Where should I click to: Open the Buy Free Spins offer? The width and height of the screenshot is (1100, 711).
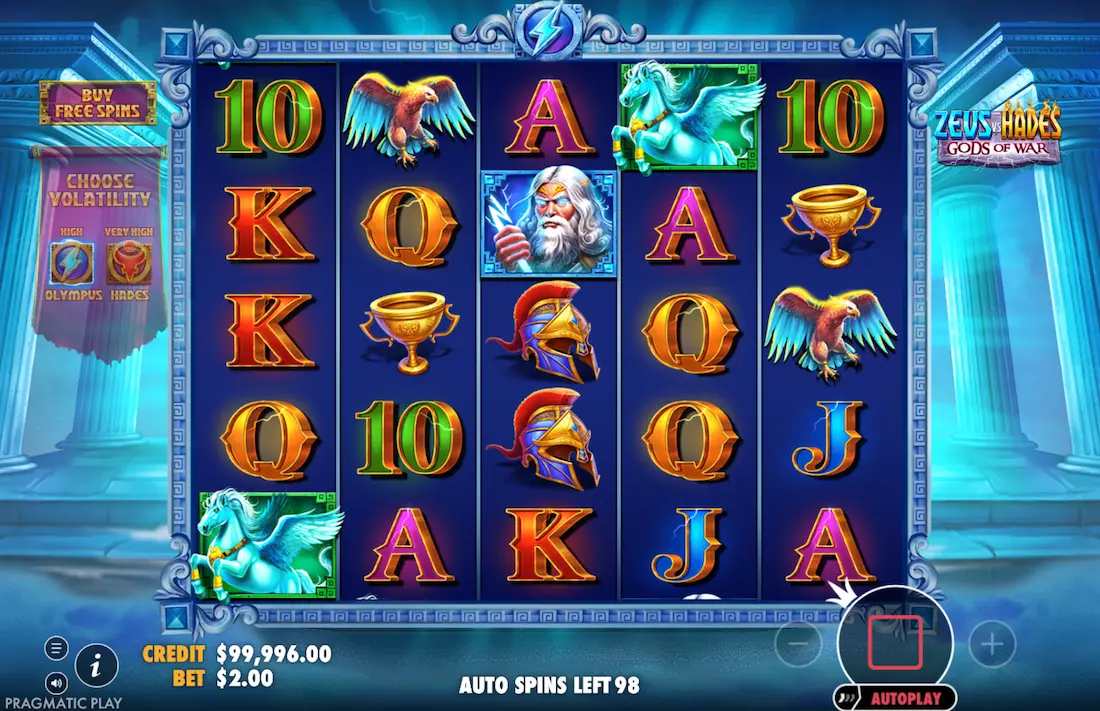pyautogui.click(x=97, y=103)
